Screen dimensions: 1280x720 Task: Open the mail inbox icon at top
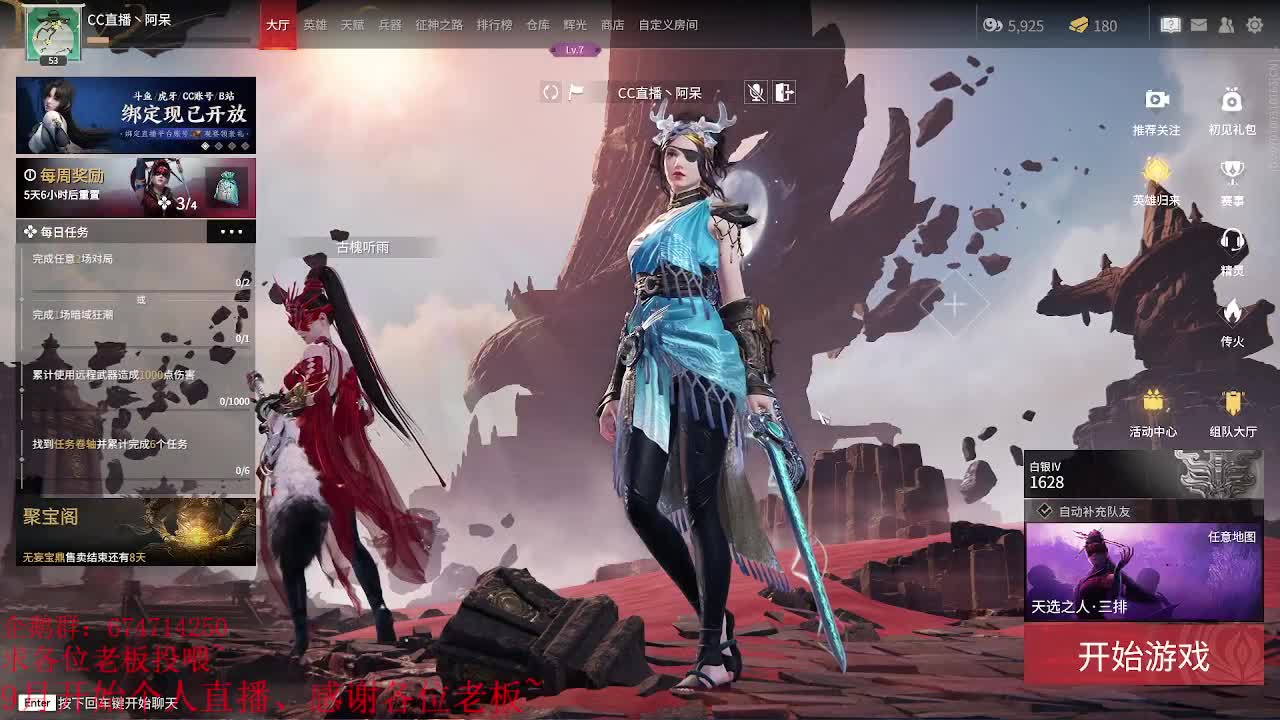[x=1197, y=26]
